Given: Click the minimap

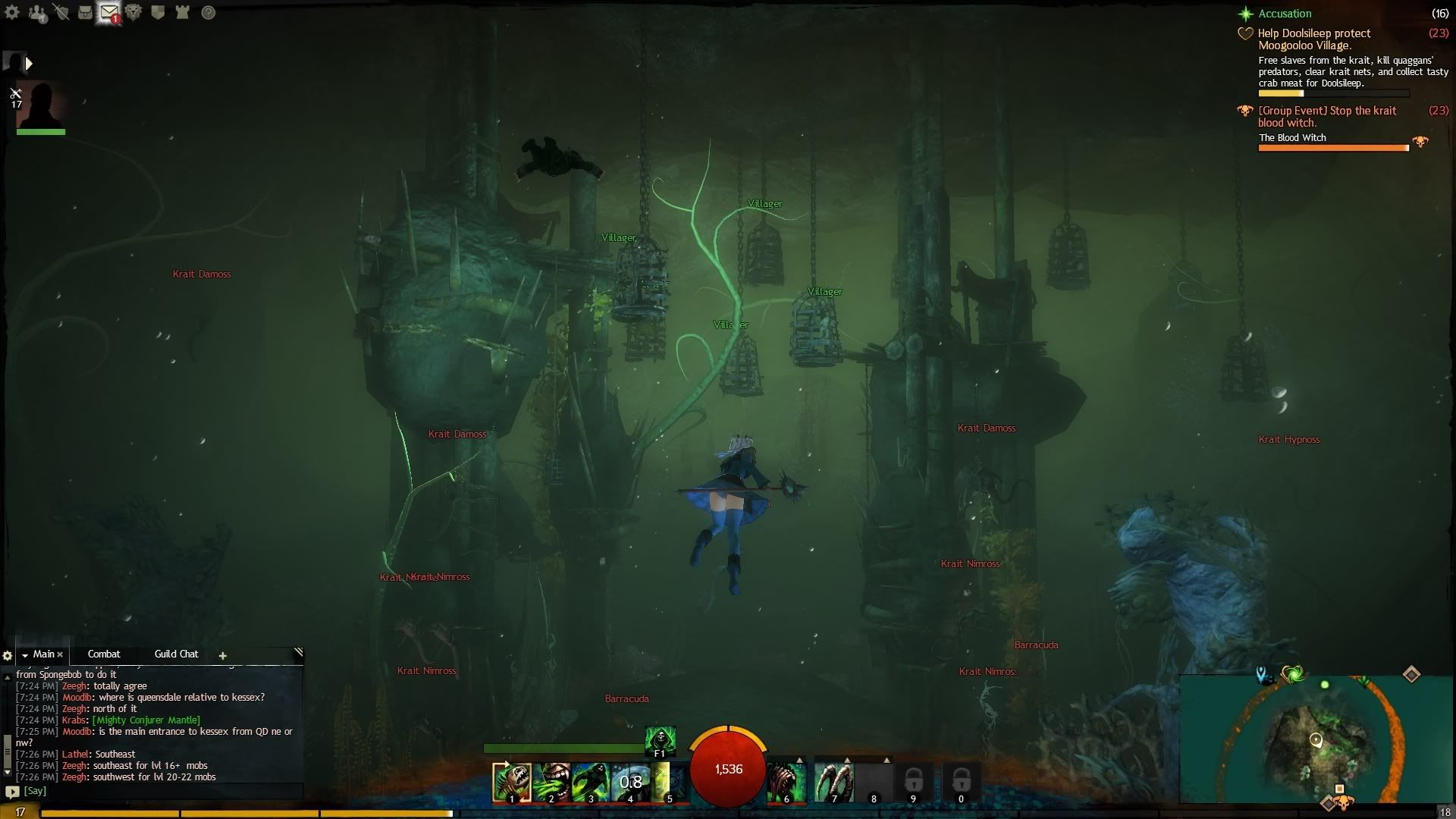Looking at the screenshot, I should click(x=1316, y=739).
